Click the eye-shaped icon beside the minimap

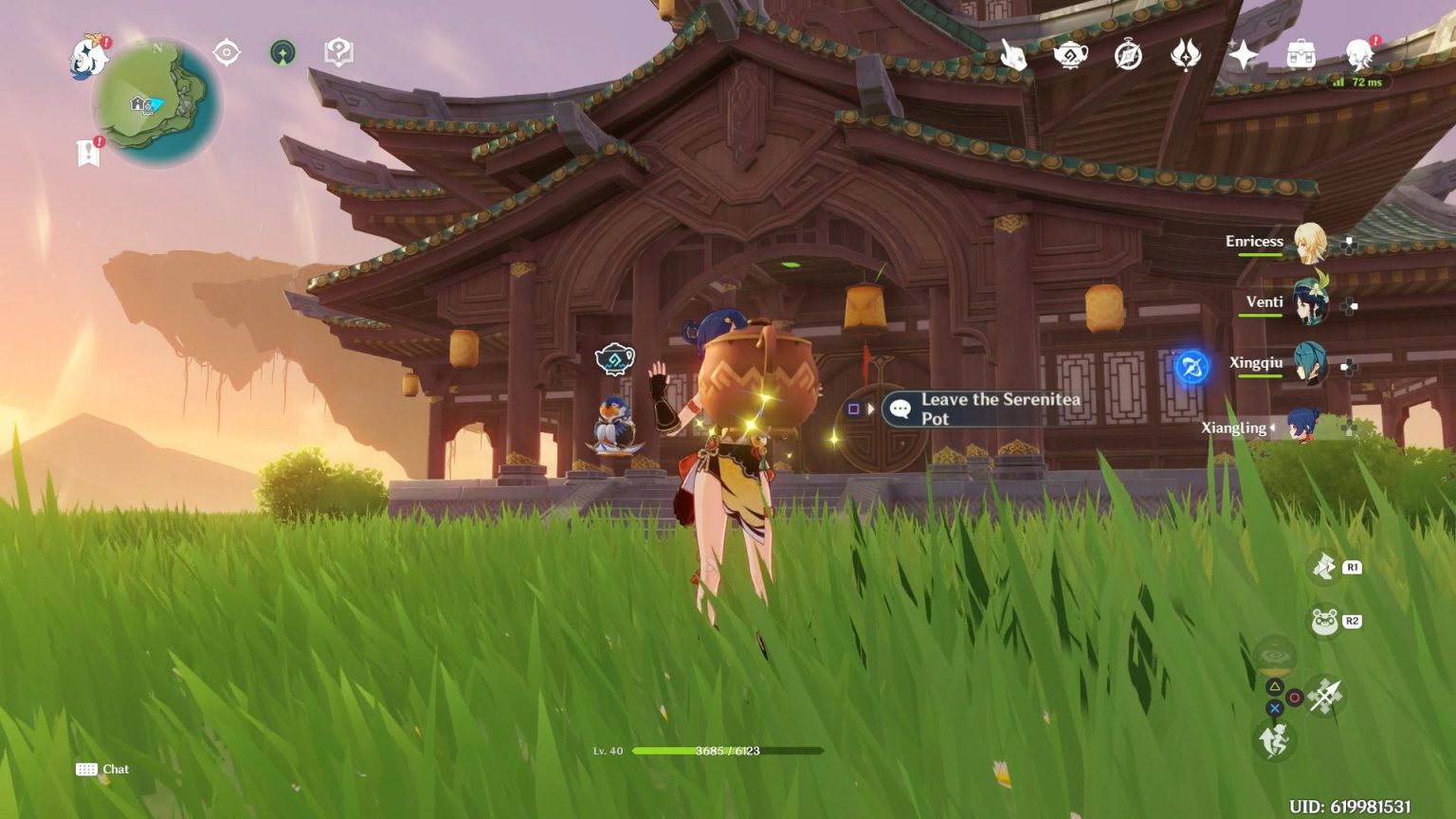227,52
